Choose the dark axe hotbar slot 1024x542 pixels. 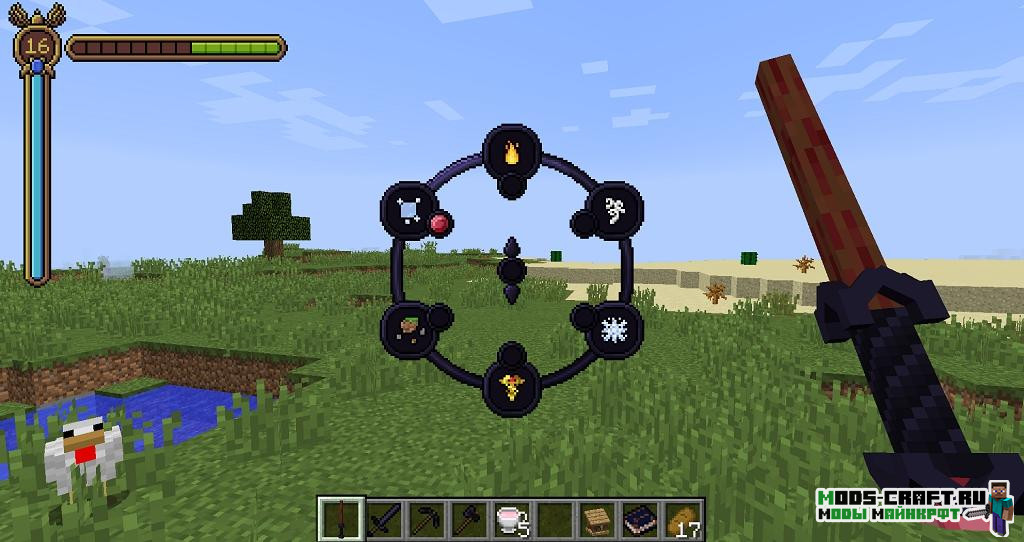pyautogui.click(x=467, y=518)
